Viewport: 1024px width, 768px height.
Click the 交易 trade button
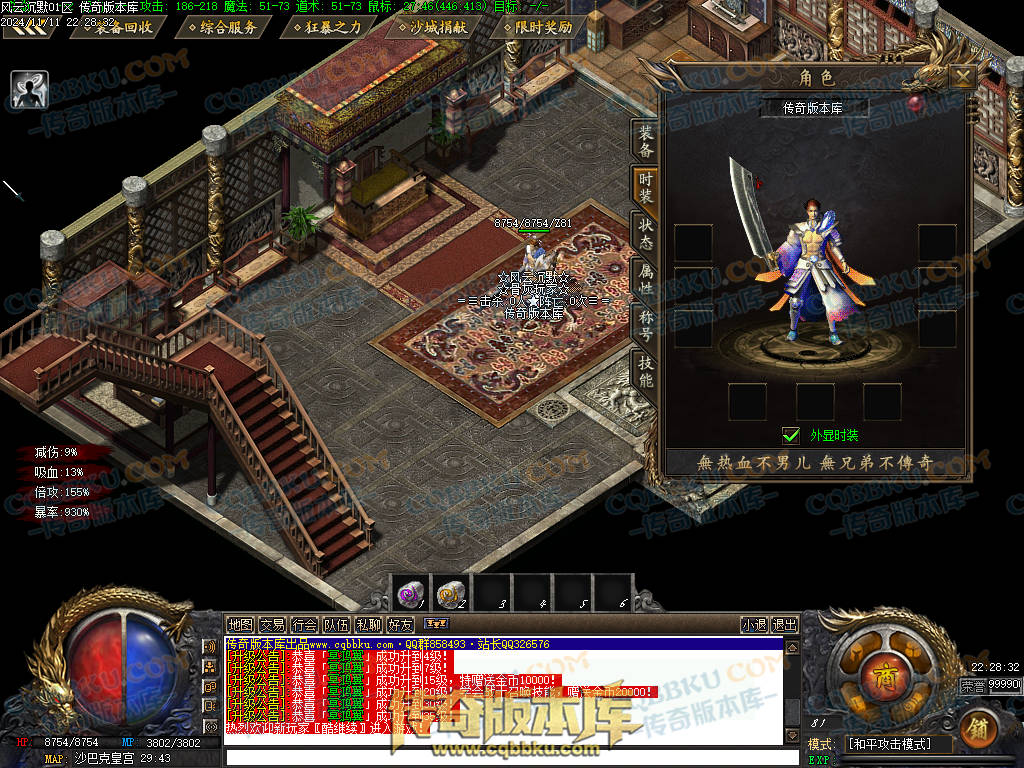pyautogui.click(x=272, y=625)
